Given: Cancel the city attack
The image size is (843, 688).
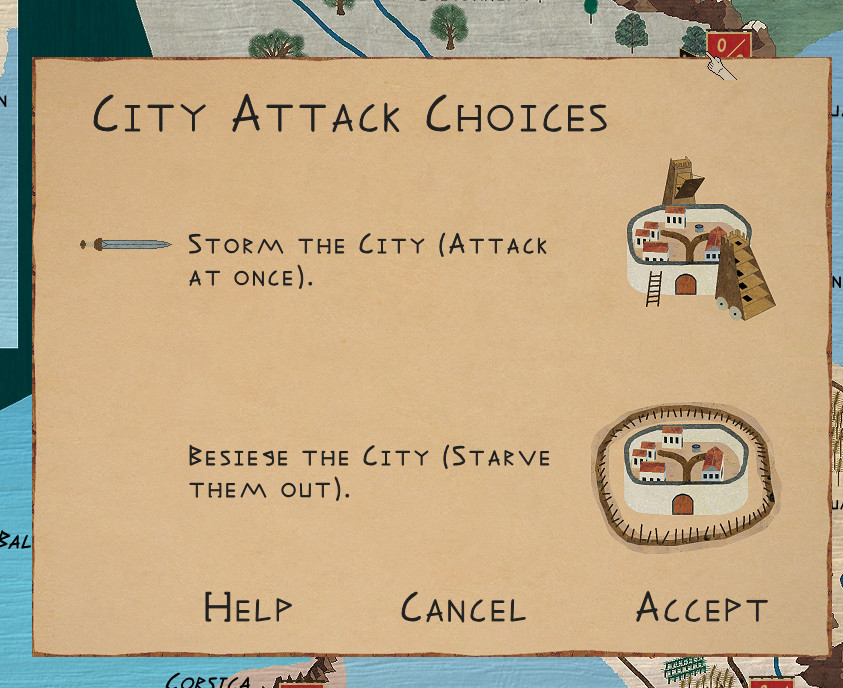Looking at the screenshot, I should pyautogui.click(x=463, y=608).
